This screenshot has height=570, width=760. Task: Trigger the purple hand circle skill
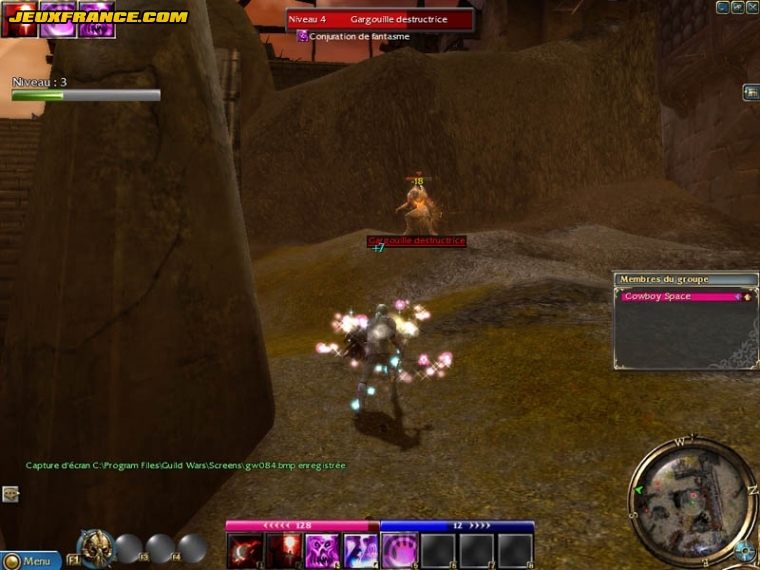click(x=400, y=551)
